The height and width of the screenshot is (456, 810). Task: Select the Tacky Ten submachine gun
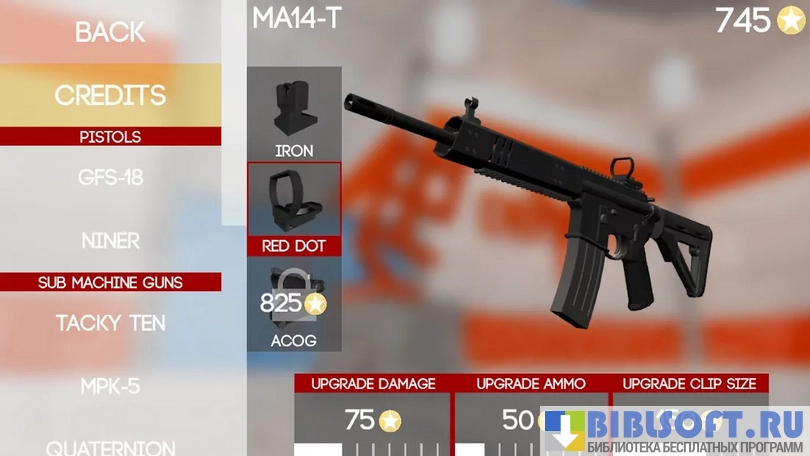point(110,323)
